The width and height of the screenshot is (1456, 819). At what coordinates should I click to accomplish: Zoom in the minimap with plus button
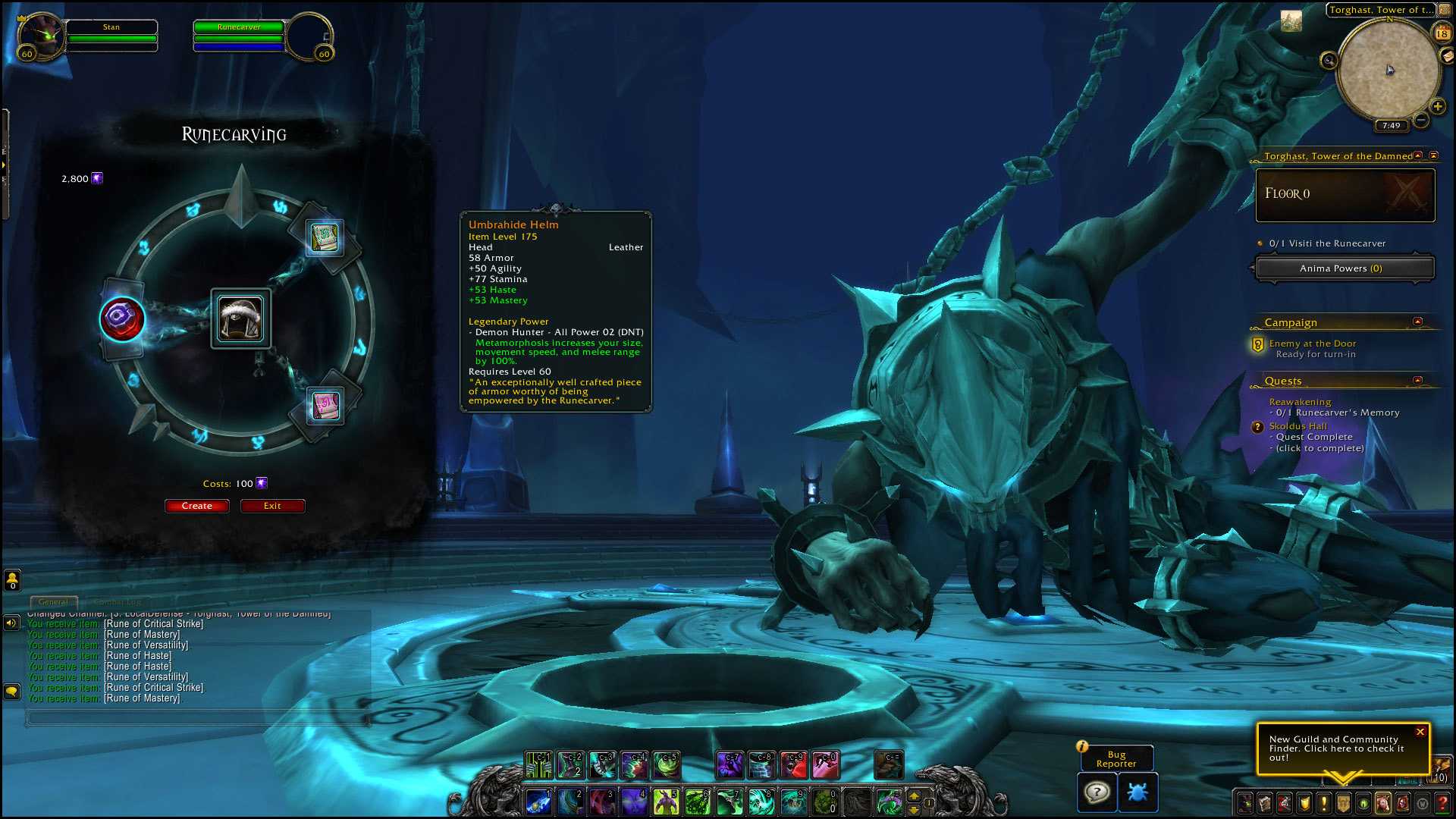pos(1438,106)
